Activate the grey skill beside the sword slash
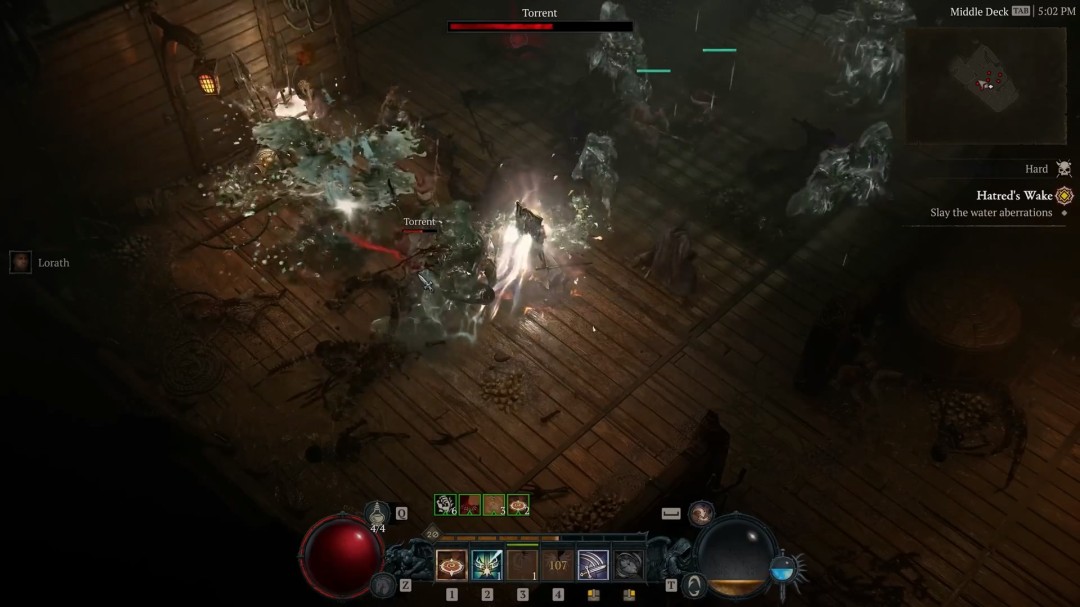This screenshot has height=607, width=1080. (x=628, y=565)
